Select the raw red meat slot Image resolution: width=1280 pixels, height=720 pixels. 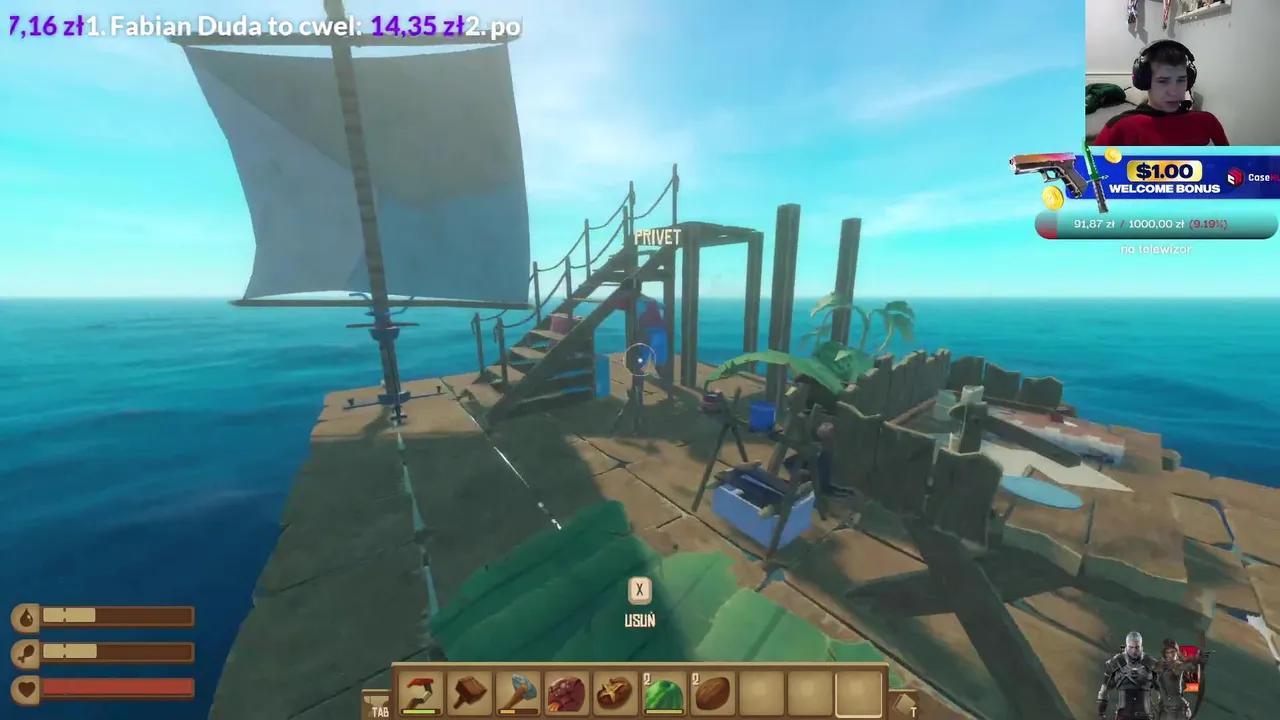(566, 692)
